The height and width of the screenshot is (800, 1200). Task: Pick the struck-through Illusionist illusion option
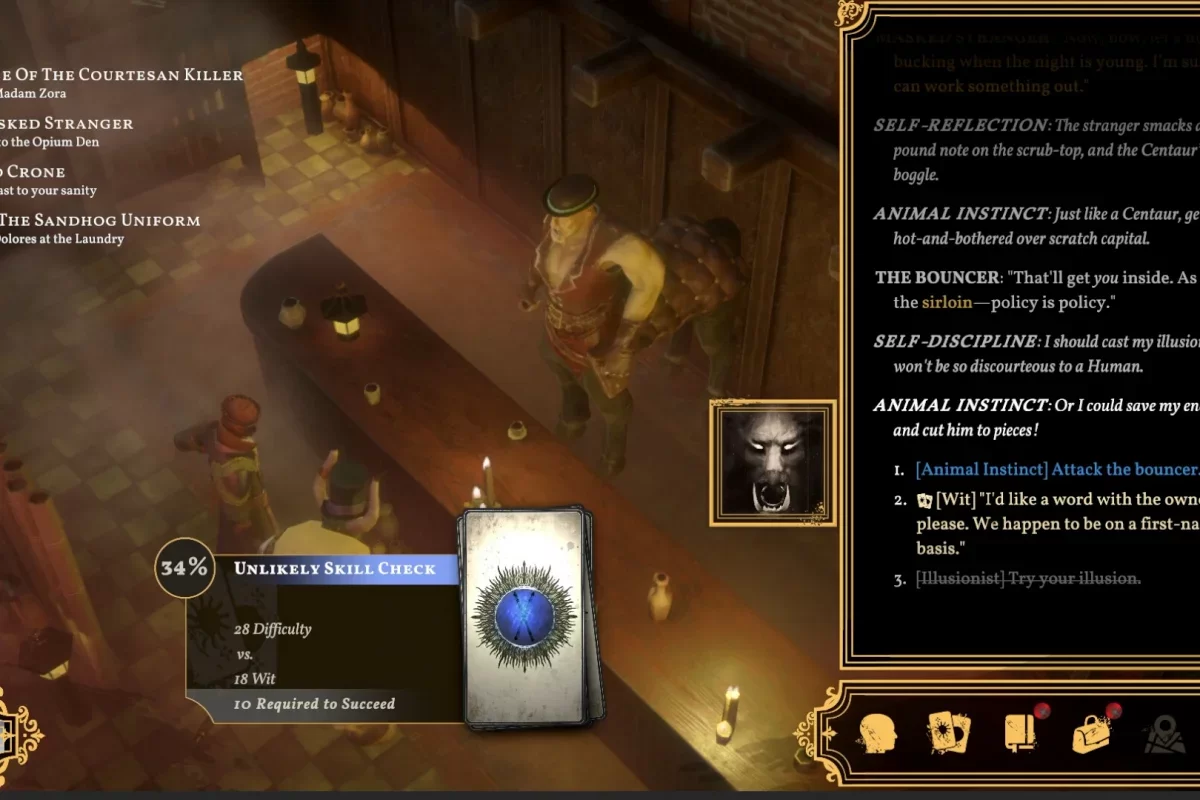tap(1030, 578)
